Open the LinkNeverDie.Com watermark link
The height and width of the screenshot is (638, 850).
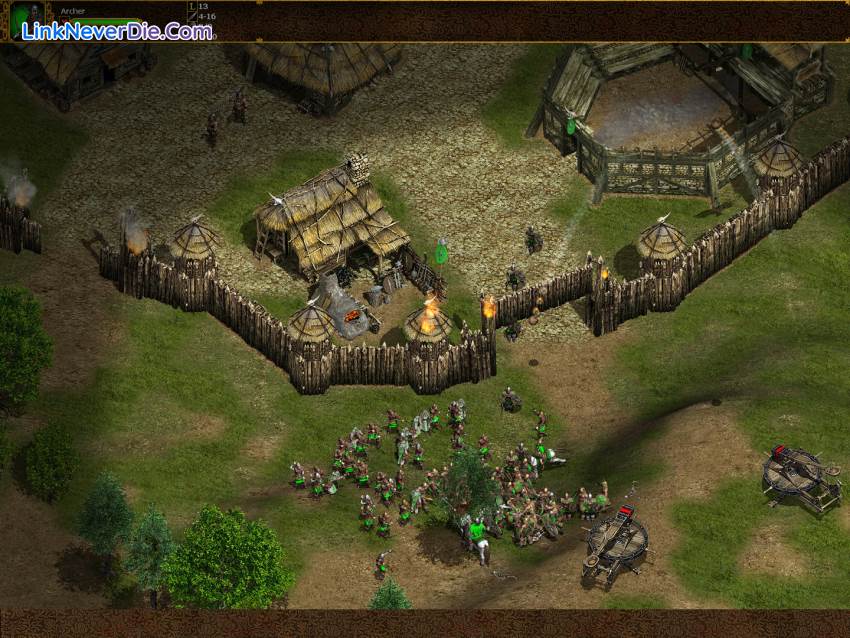pos(118,32)
